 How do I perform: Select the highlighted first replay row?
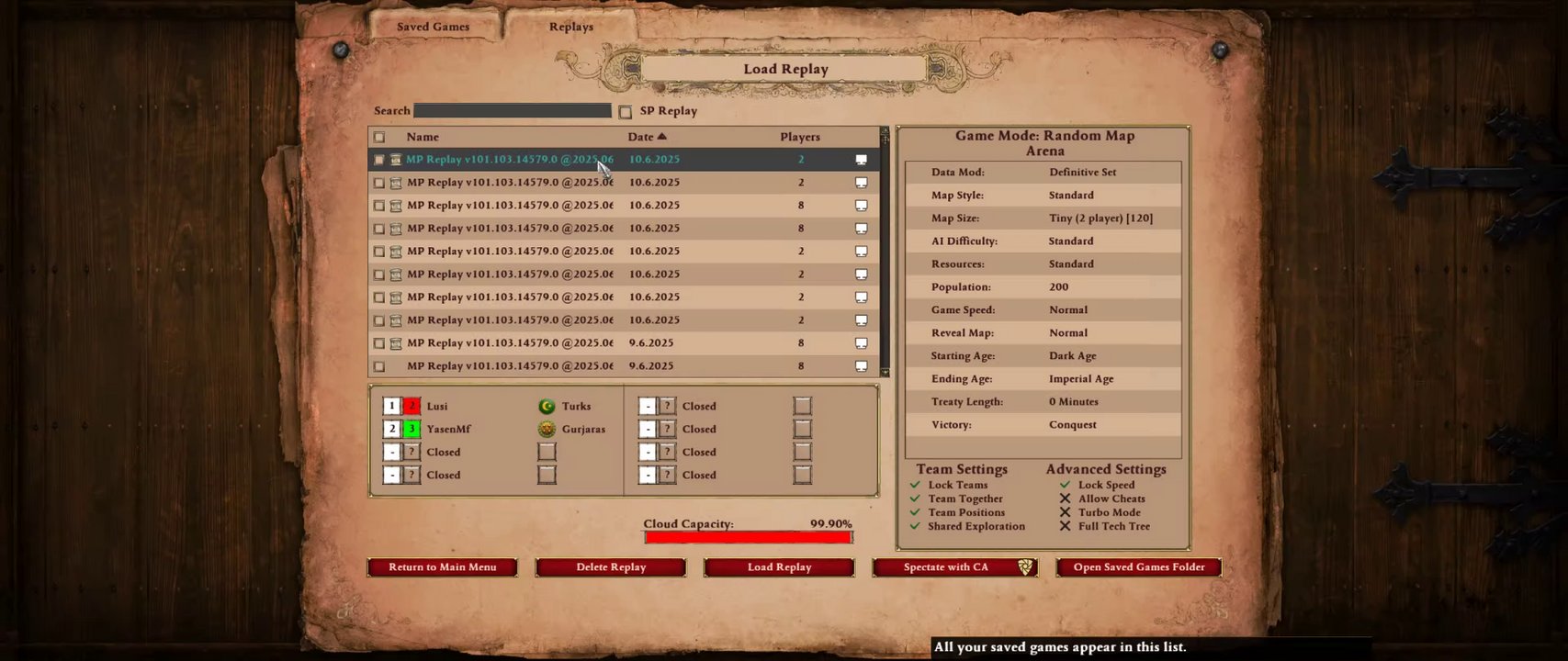510,160
